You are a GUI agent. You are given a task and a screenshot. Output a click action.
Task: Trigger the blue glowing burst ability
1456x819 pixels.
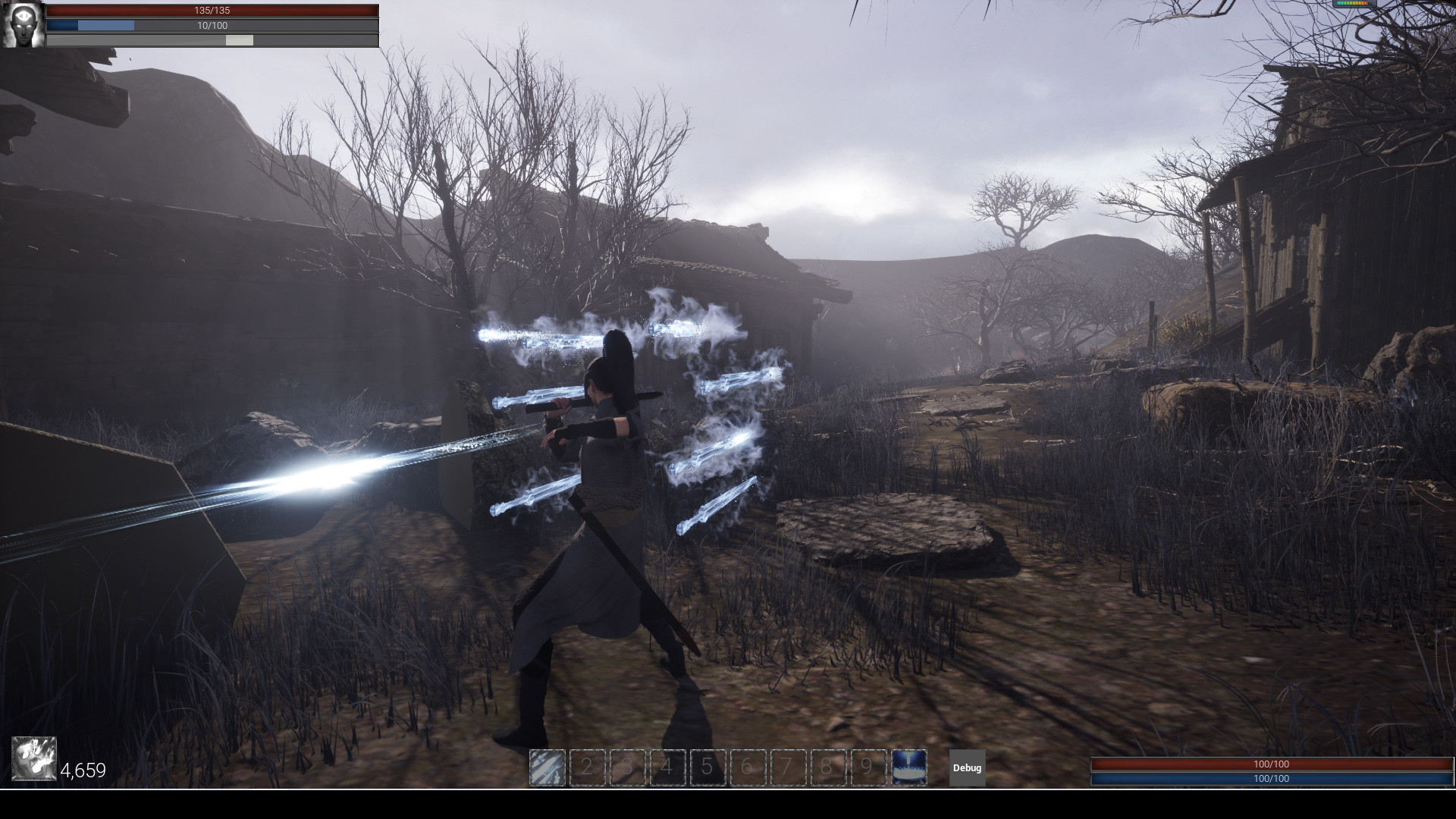[909, 767]
